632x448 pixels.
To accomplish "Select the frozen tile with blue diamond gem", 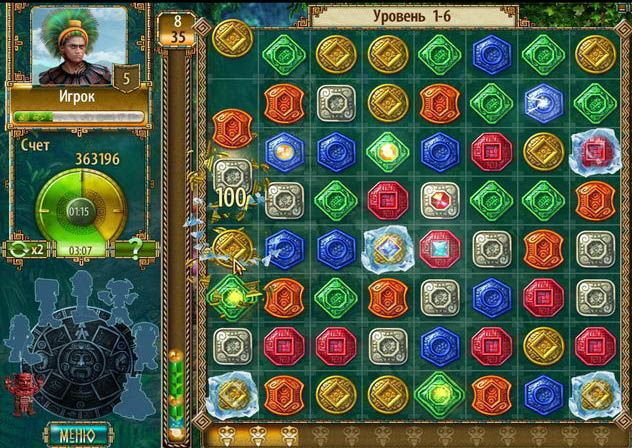I will tap(386, 245).
